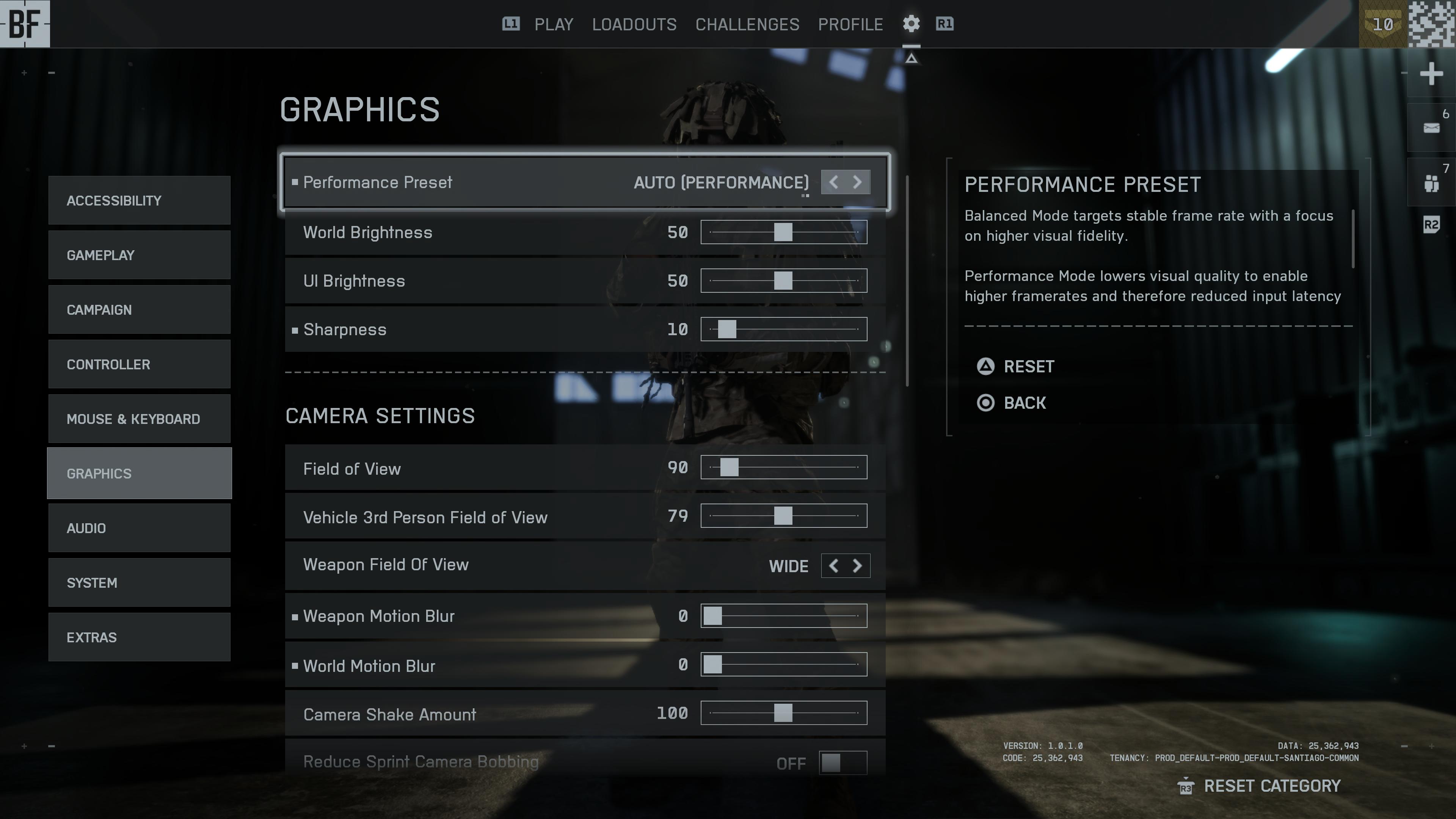Select the EXTRAS settings category

pyautogui.click(x=139, y=637)
